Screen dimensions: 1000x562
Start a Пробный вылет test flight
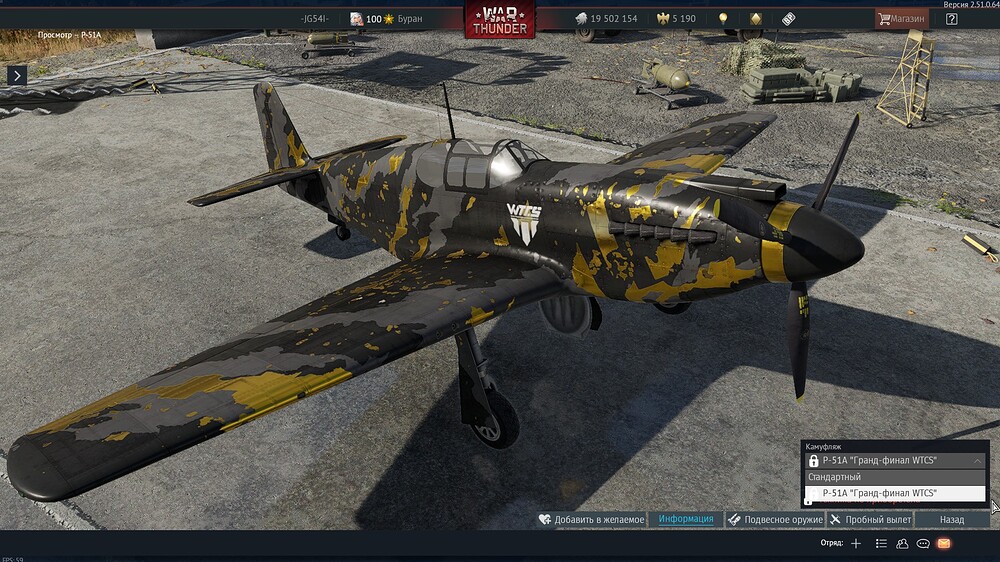870,520
